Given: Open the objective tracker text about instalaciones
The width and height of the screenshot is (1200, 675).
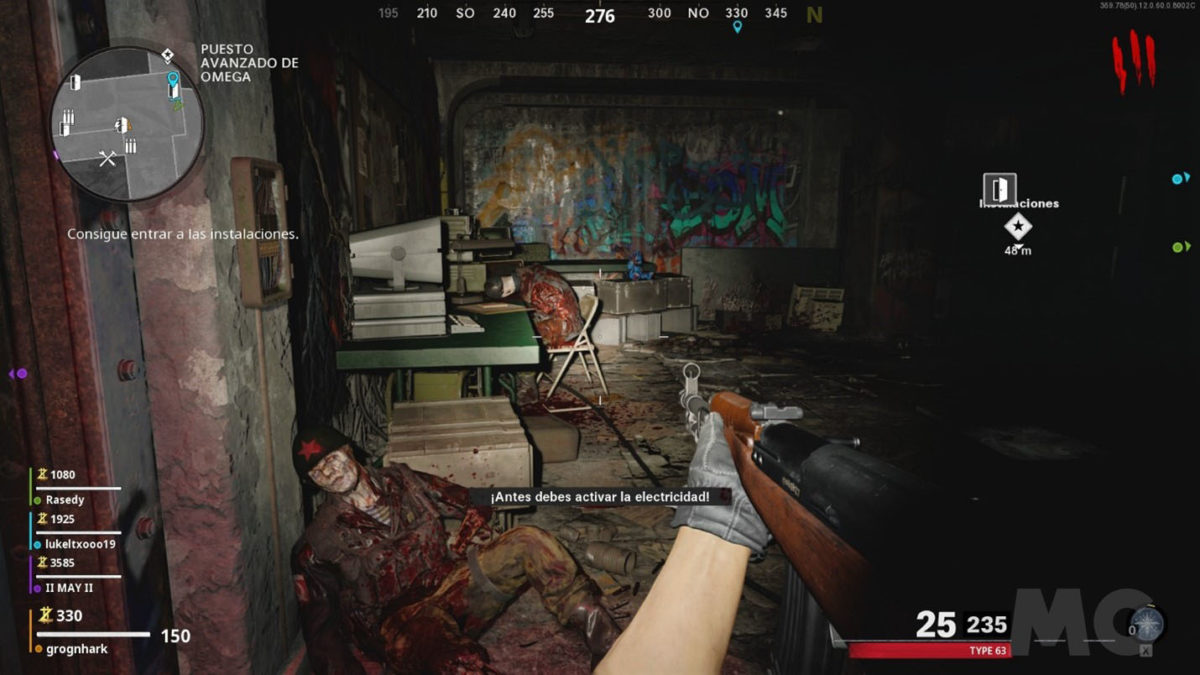Looking at the screenshot, I should tap(183, 234).
